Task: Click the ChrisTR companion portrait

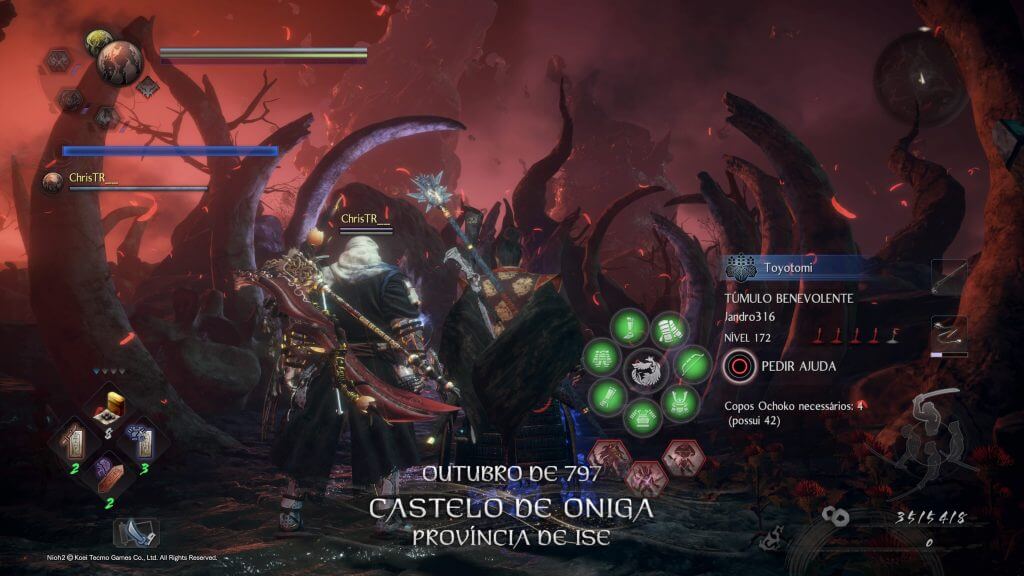Action: click(52, 180)
